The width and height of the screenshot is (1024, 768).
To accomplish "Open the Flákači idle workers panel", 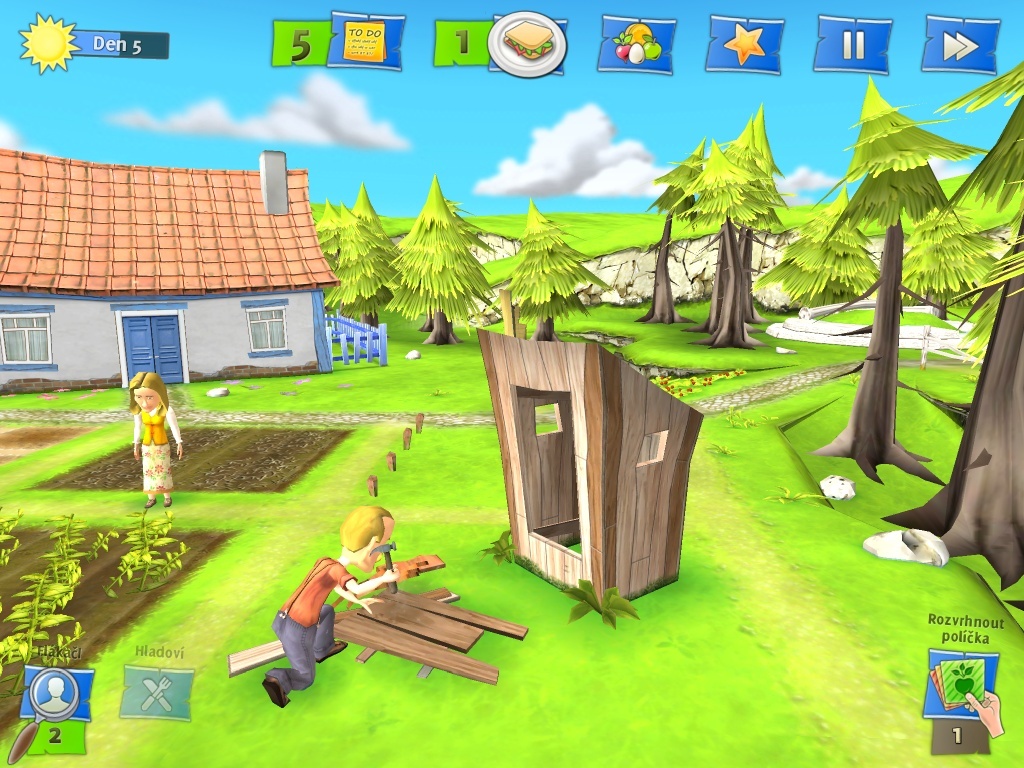I will point(56,696).
